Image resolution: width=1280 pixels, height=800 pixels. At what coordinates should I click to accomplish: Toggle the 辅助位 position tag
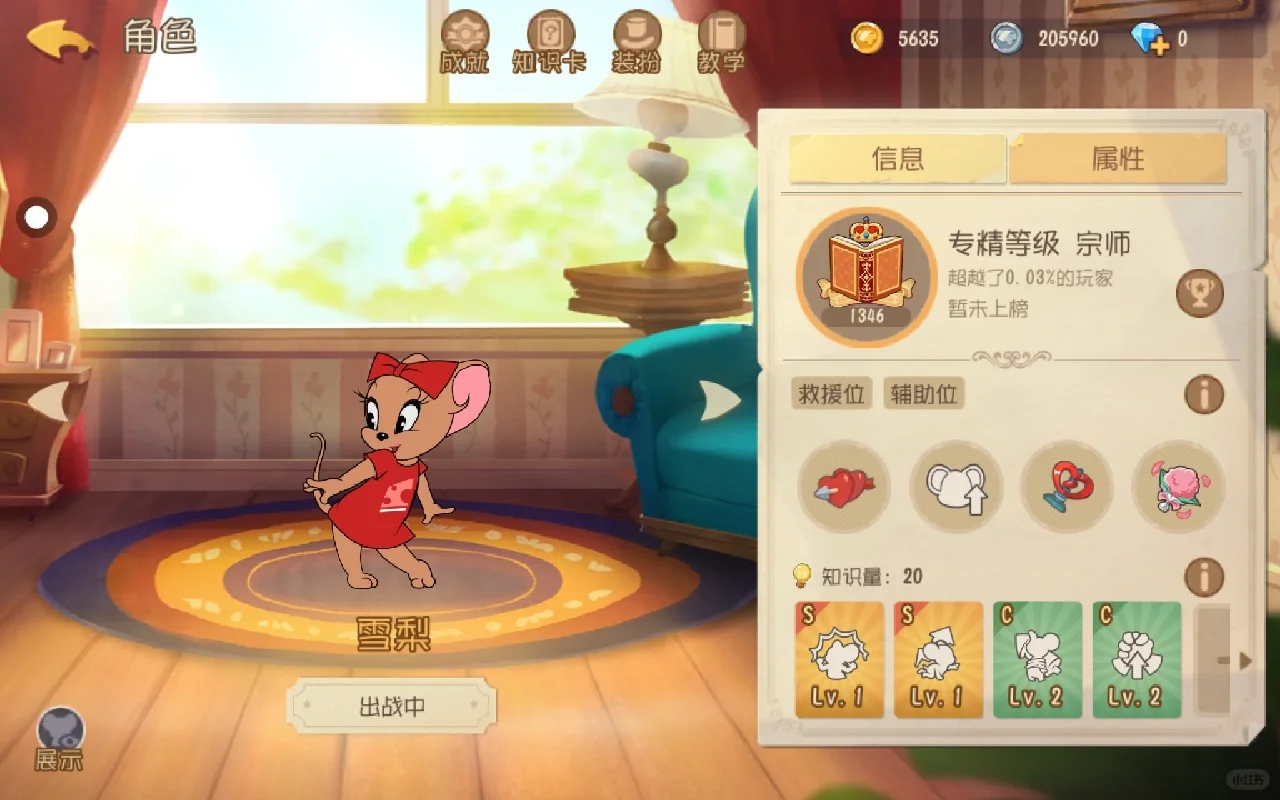pyautogui.click(x=922, y=394)
